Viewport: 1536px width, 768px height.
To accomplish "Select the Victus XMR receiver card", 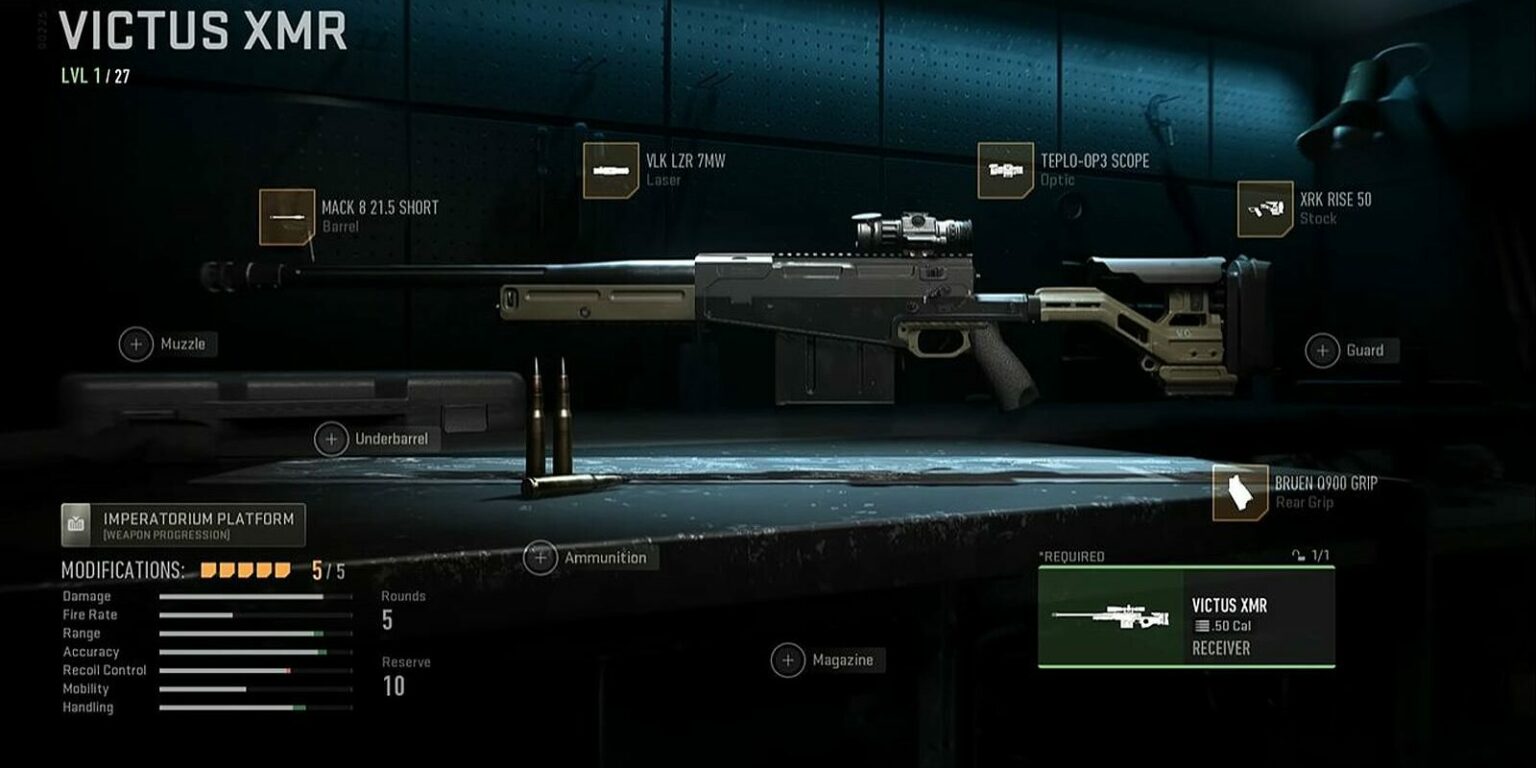I will (1185, 616).
